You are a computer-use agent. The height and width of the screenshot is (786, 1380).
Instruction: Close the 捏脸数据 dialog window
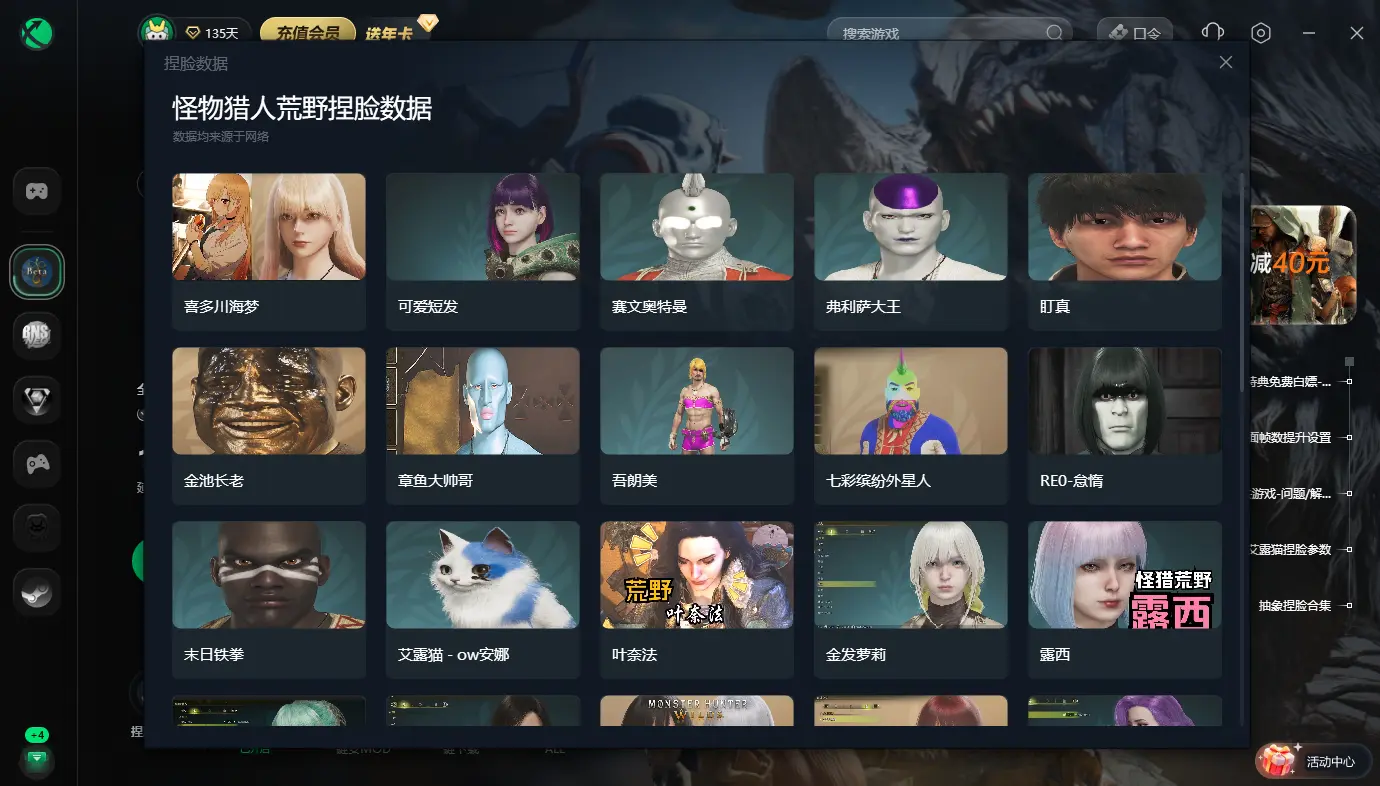[1226, 62]
